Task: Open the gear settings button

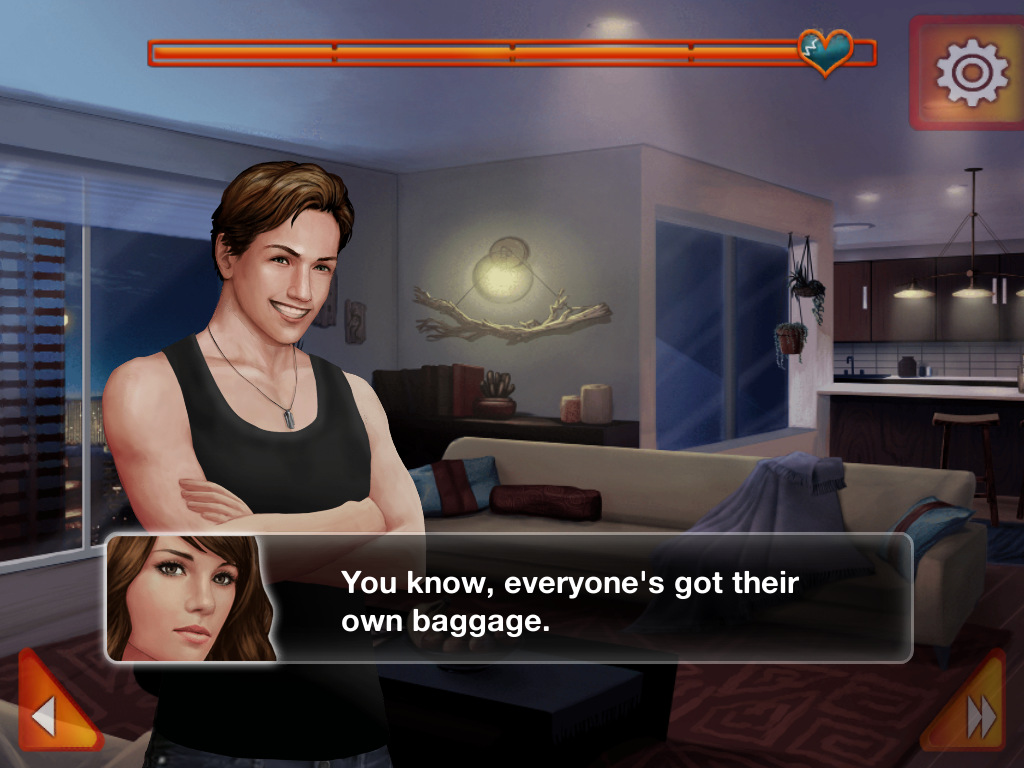Action: (970, 72)
